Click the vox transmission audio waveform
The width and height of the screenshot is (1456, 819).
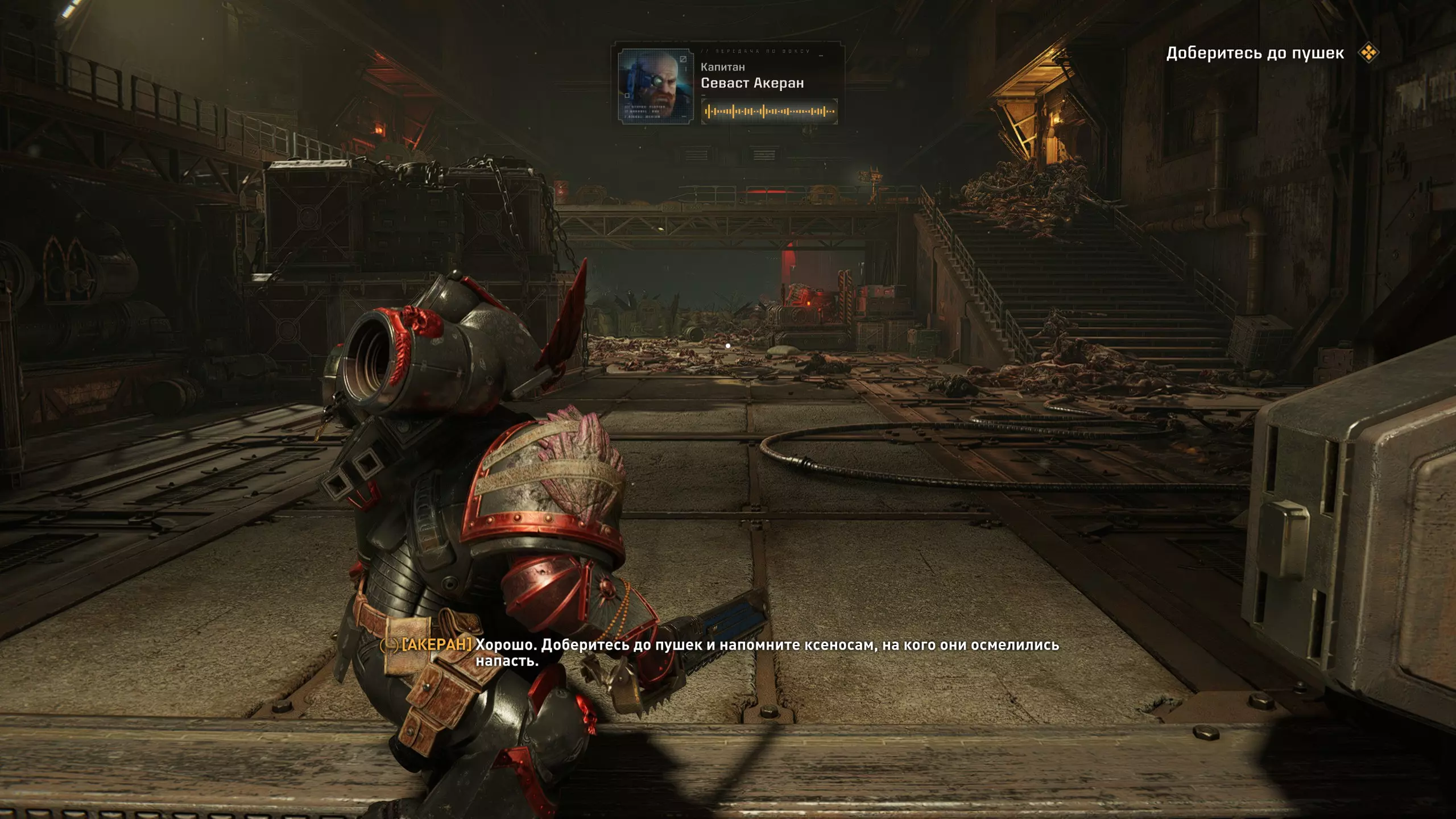coord(769,111)
